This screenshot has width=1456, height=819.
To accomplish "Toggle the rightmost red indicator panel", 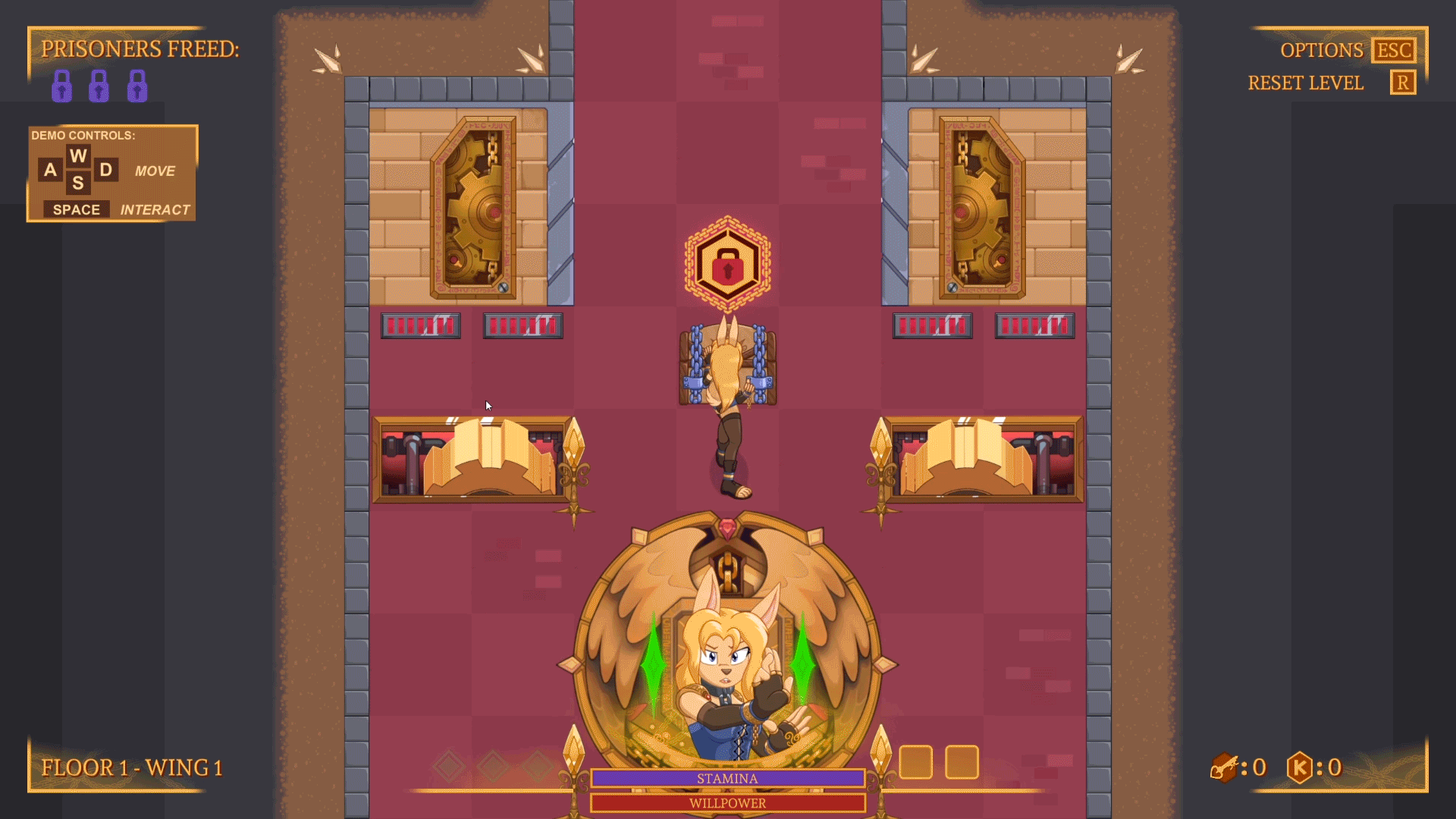I will click(x=1034, y=325).
